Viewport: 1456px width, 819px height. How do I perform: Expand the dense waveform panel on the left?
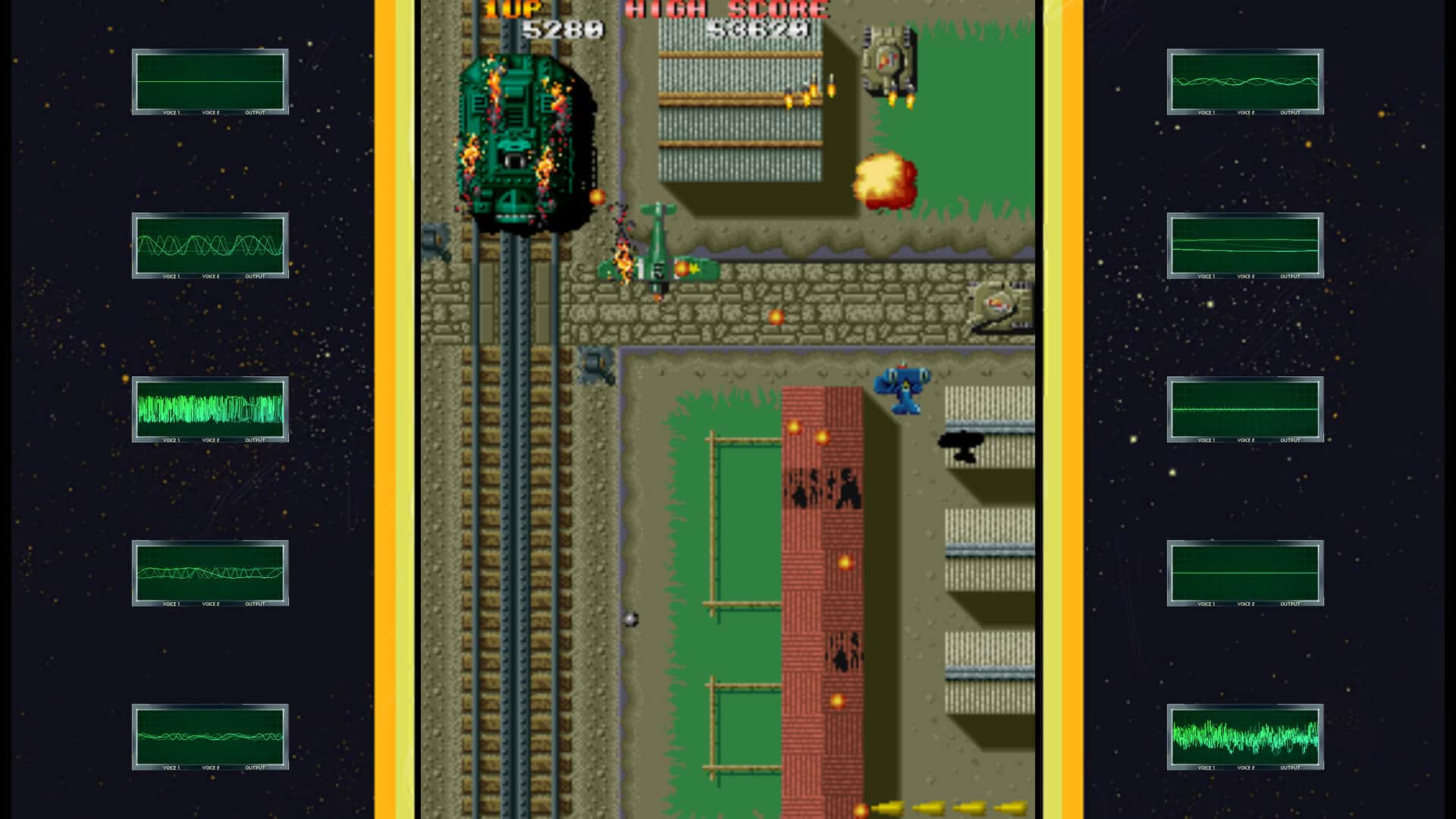pos(210,409)
